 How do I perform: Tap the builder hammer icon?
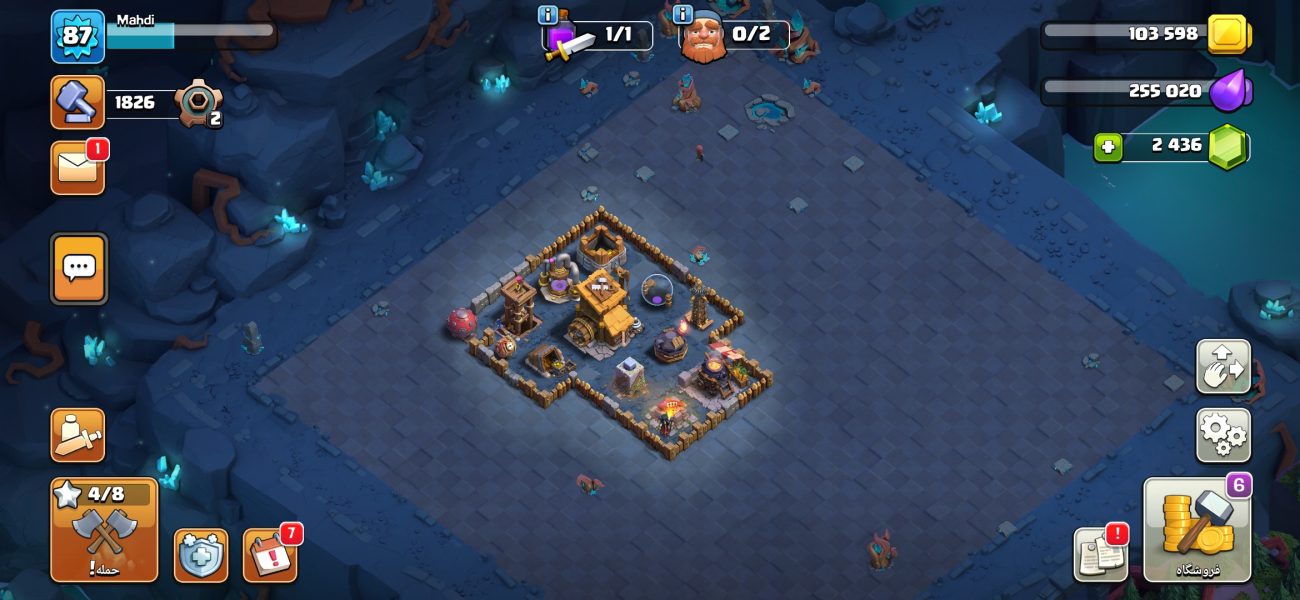(x=77, y=102)
